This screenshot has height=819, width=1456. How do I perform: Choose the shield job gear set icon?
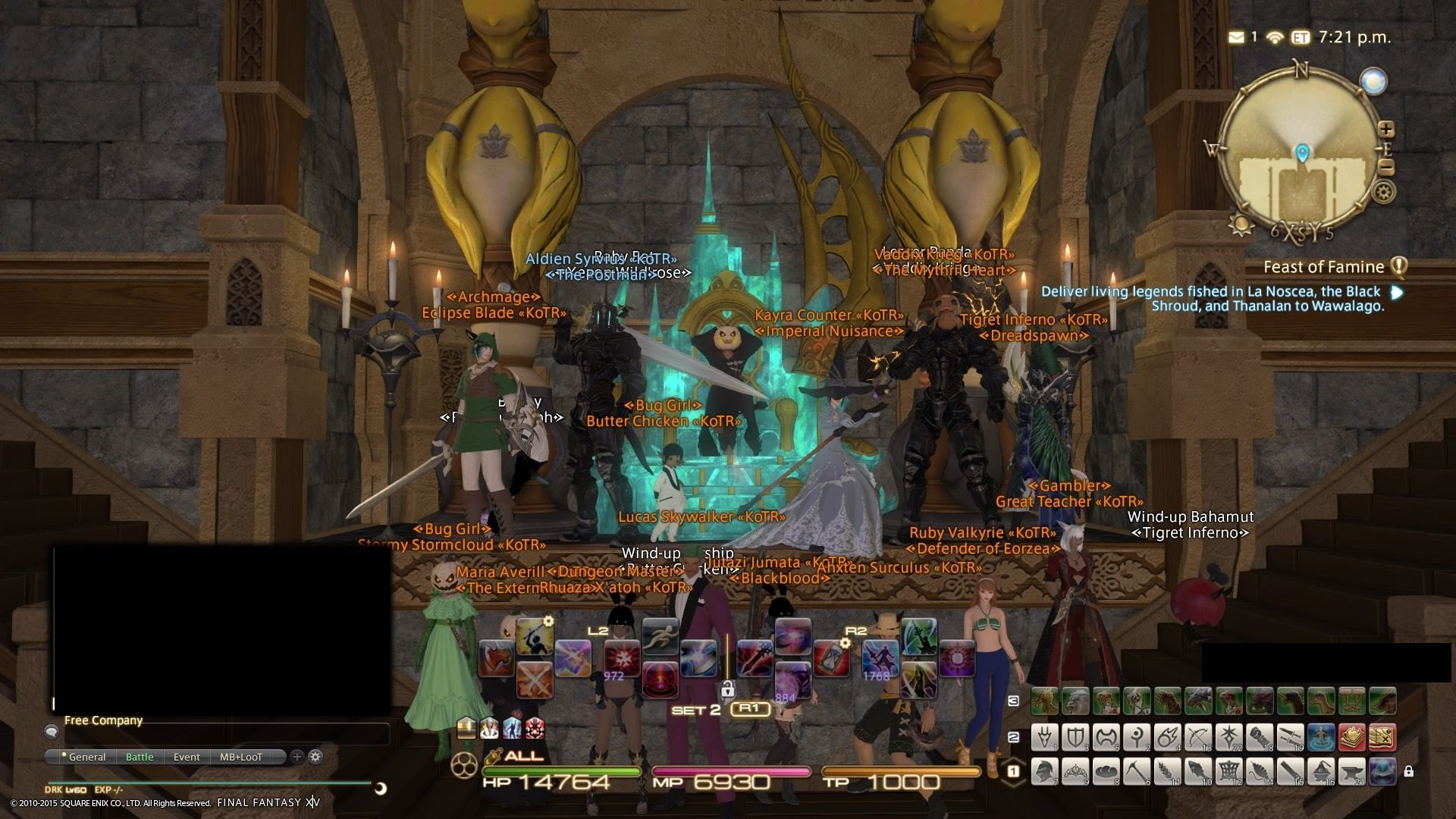point(1075,736)
